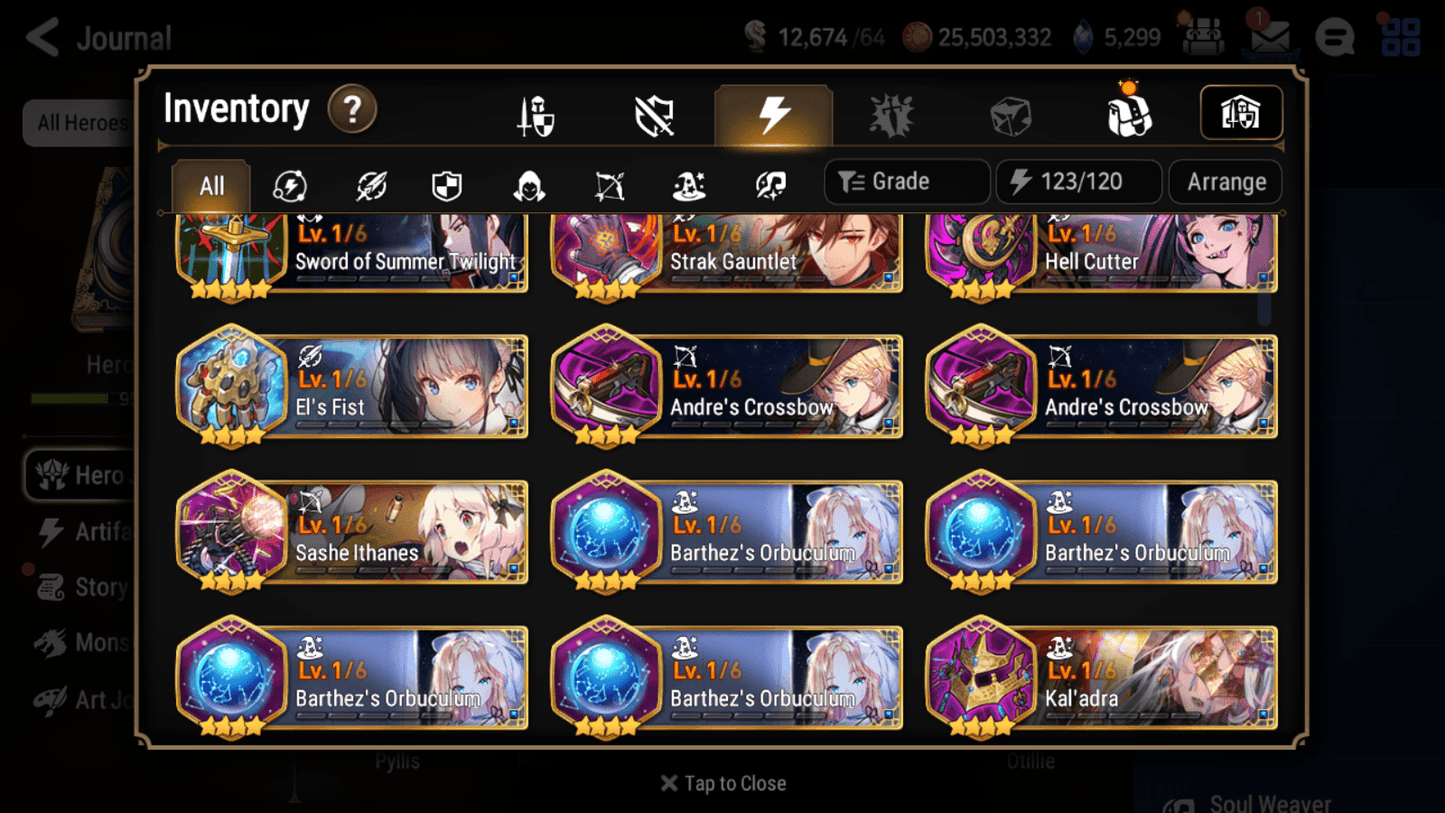
Task: Select the hooded Thief class filter
Action: [528, 184]
